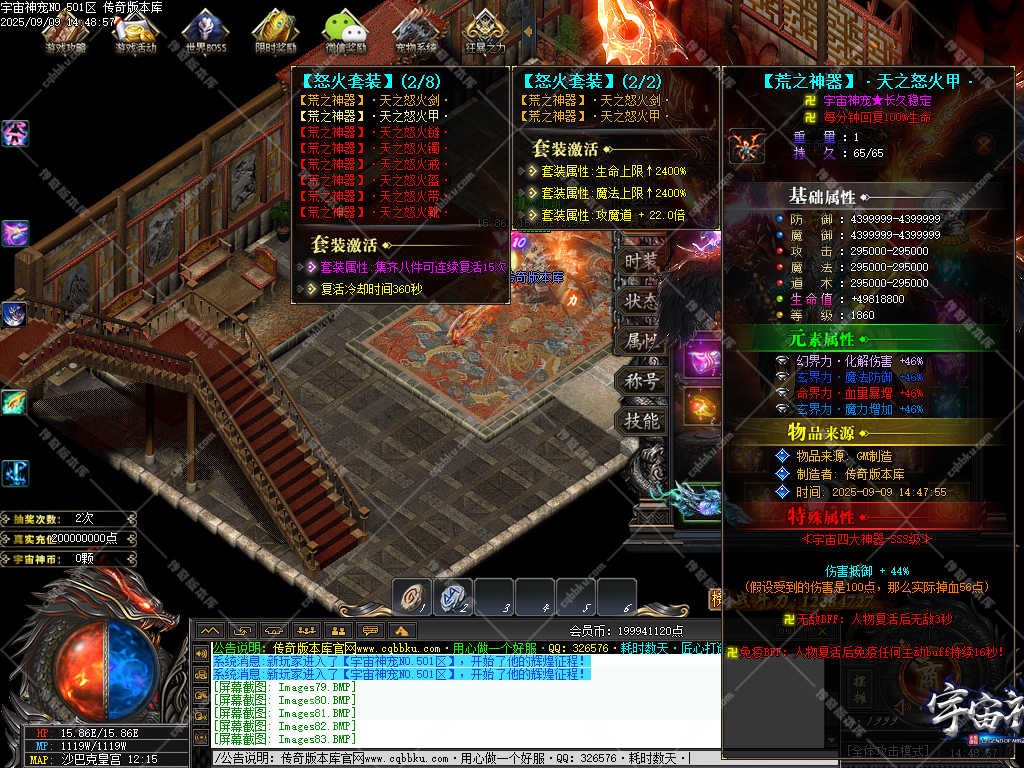1024x768 pixels.
Task: Open the 宠物系统 pet system icon
Action: tap(416, 31)
